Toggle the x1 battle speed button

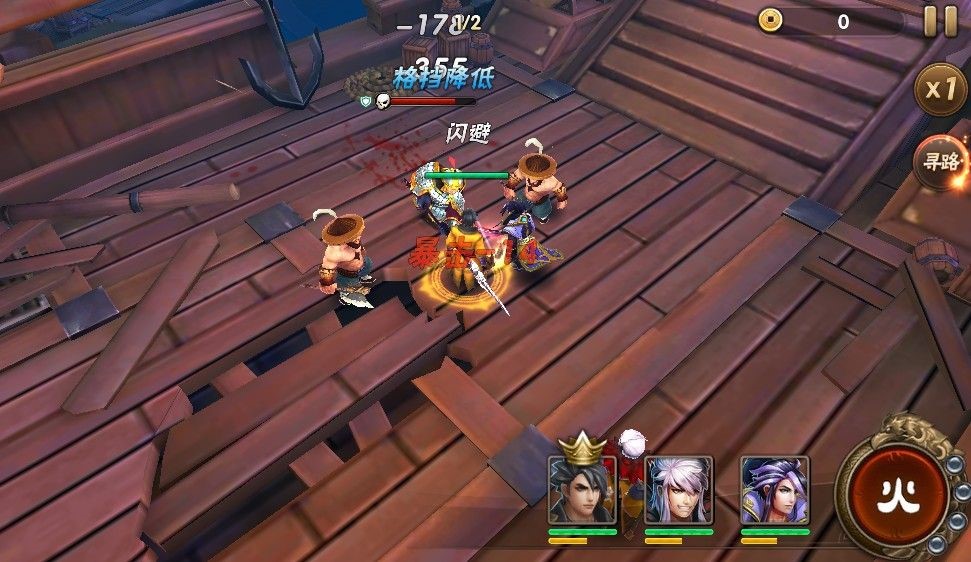[941, 89]
